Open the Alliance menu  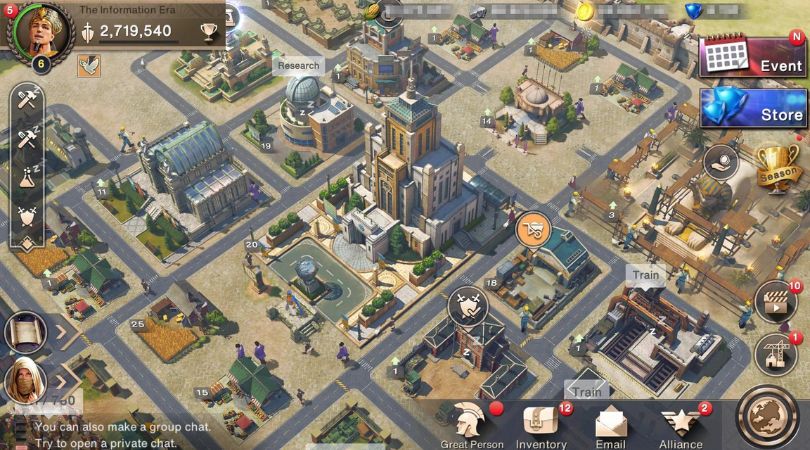point(680,422)
